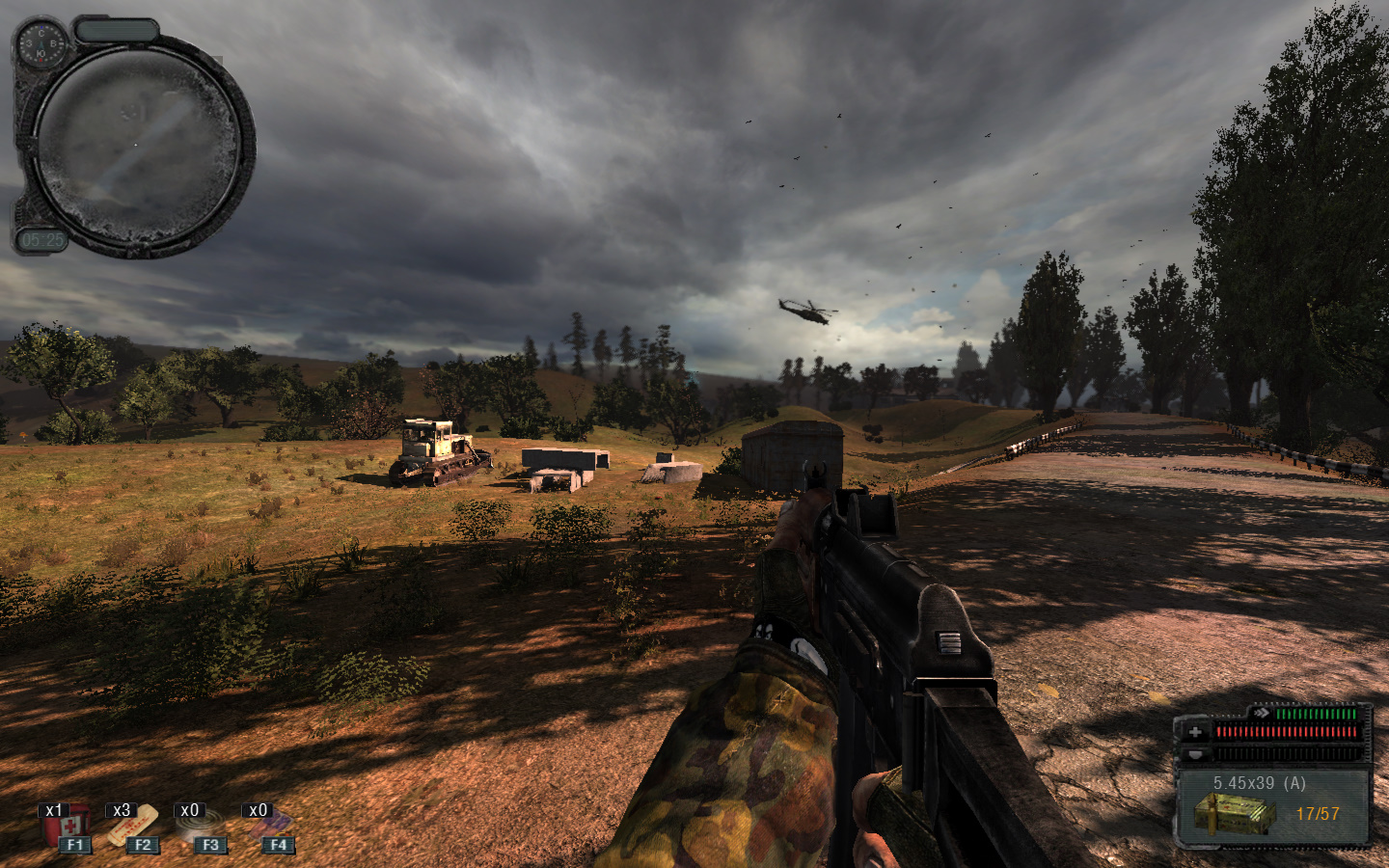This screenshot has width=1389, height=868.
Task: Click the small compass dial above the minimap
Action: [x=40, y=42]
